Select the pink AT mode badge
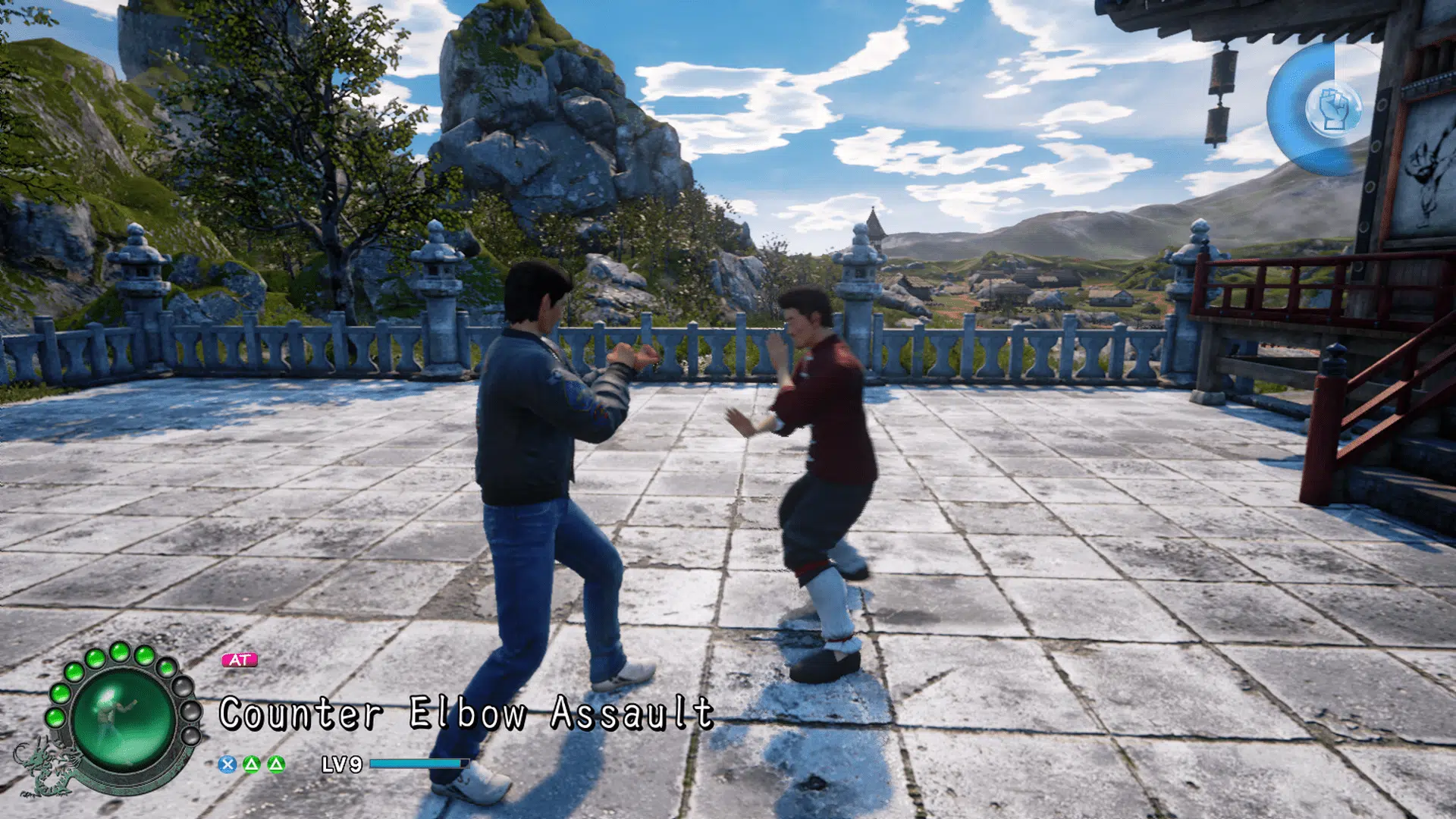1456x819 pixels. pyautogui.click(x=240, y=660)
